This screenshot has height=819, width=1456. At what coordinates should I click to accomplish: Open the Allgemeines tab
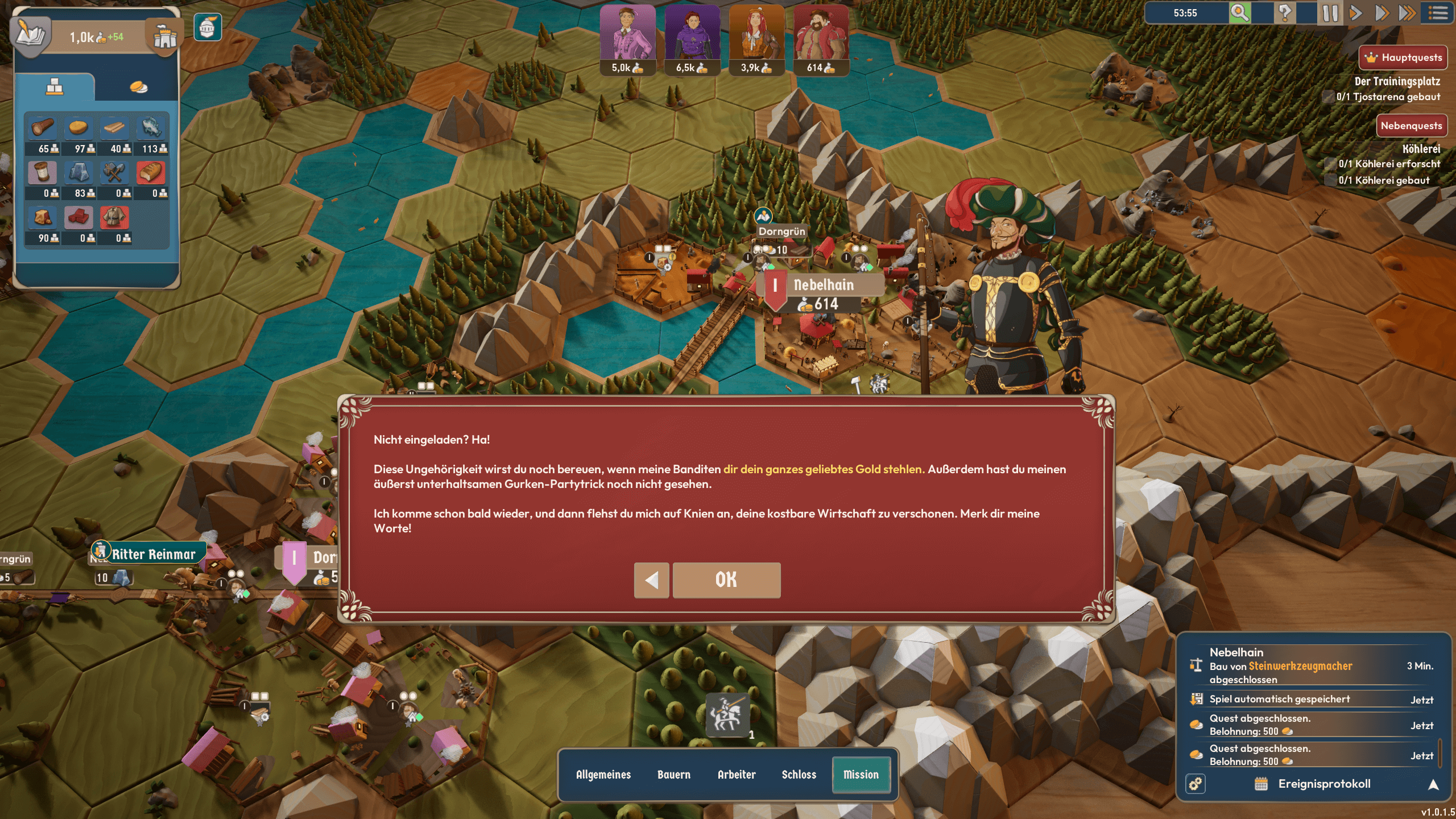tap(603, 775)
